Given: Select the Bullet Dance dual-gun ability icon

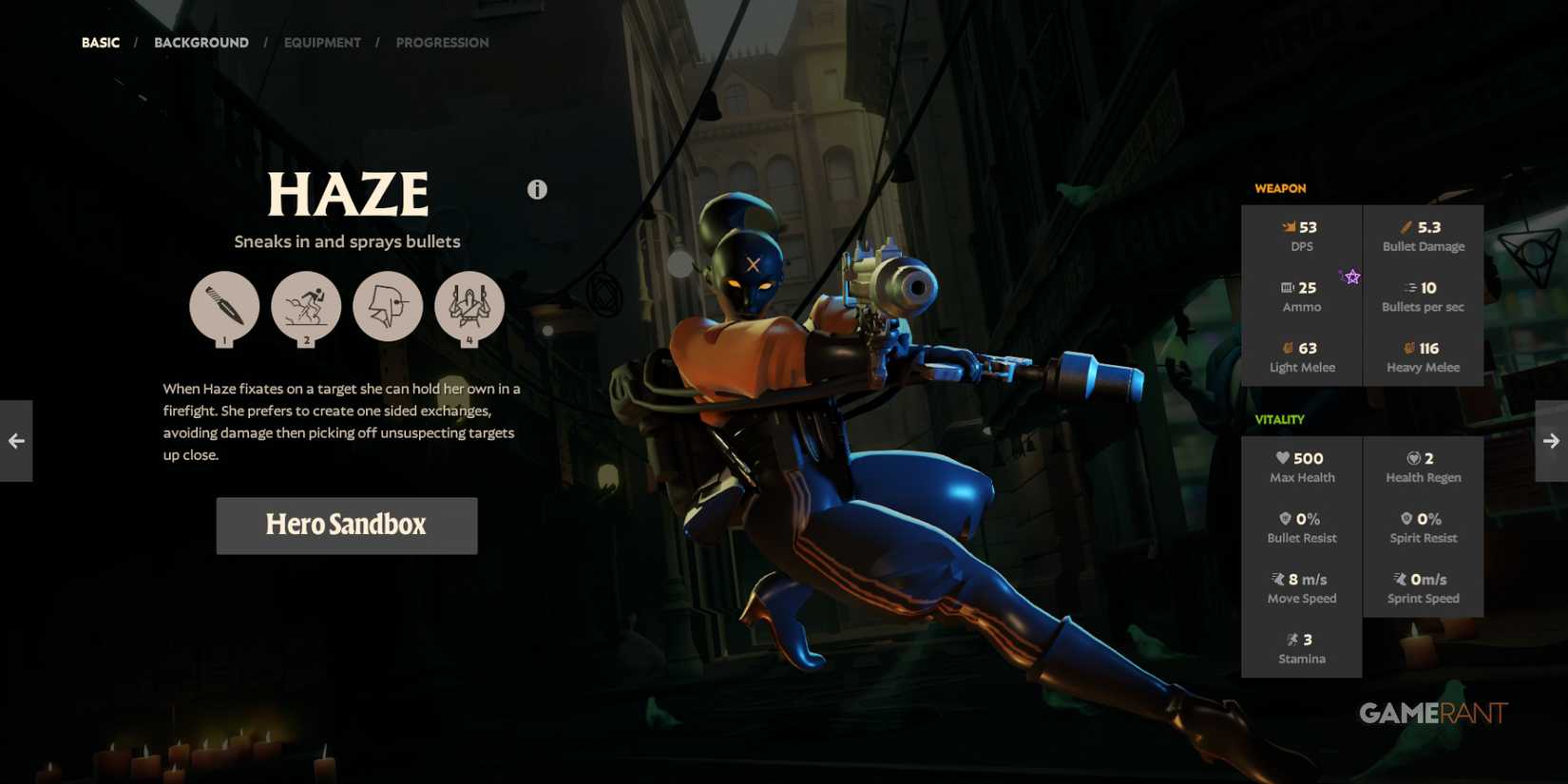Looking at the screenshot, I should [469, 306].
